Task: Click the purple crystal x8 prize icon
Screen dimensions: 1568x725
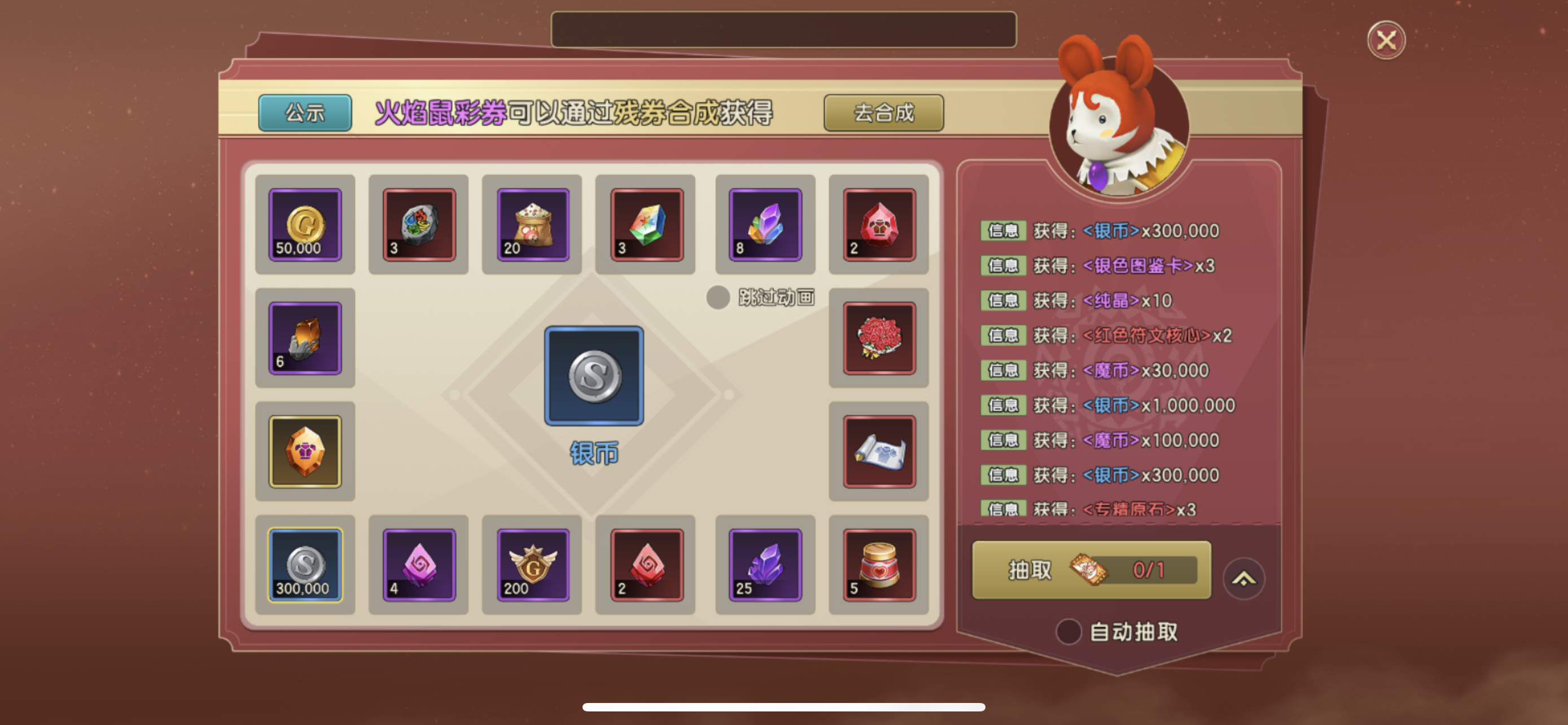Action: tap(764, 224)
